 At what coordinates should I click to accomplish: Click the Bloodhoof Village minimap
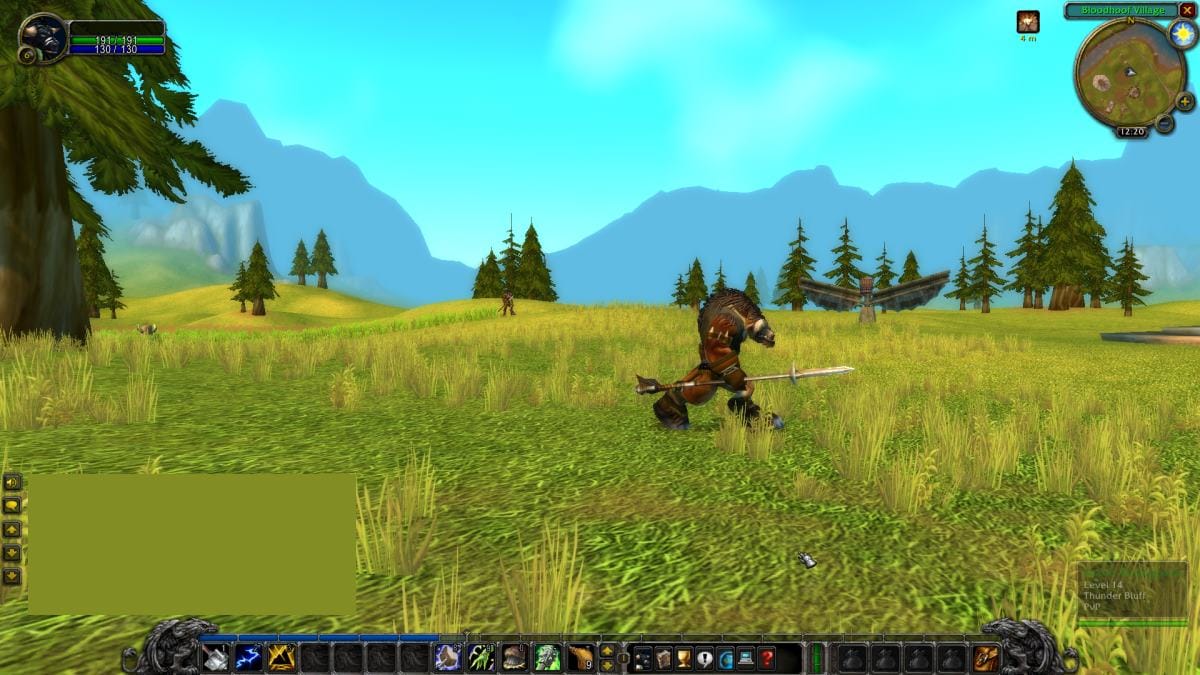coord(1129,73)
